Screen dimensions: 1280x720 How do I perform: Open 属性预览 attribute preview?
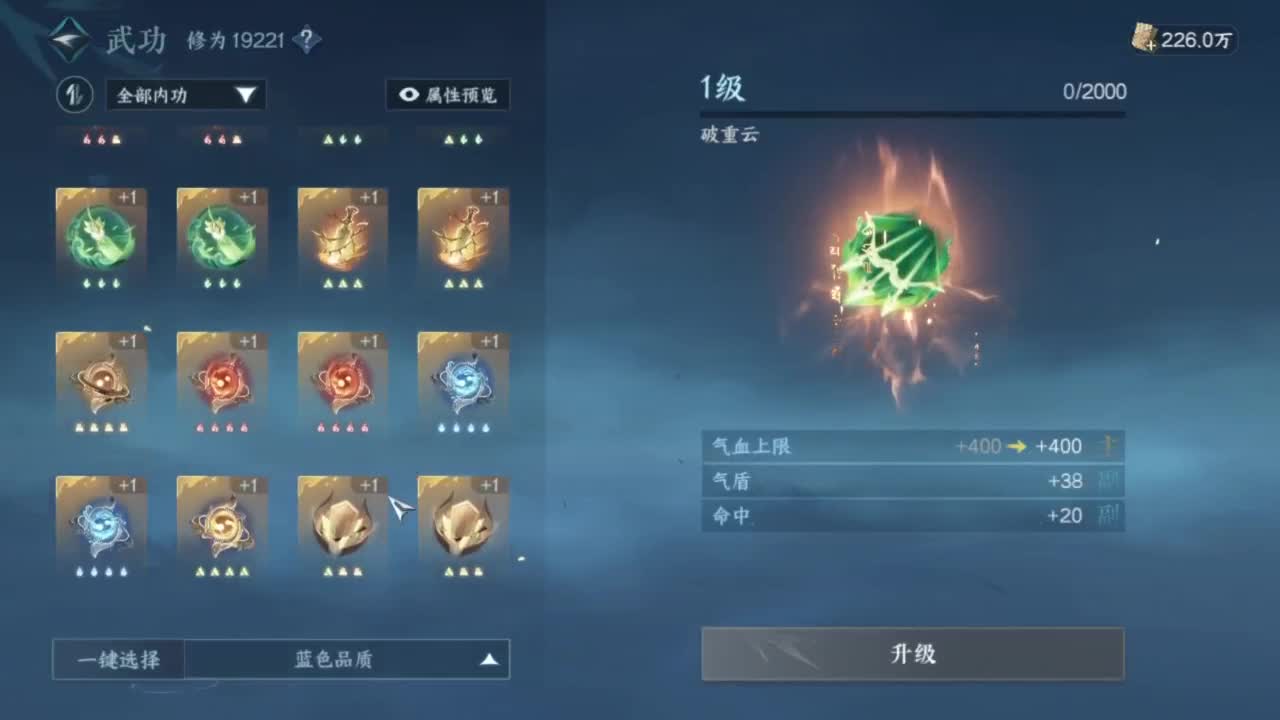tap(447, 95)
